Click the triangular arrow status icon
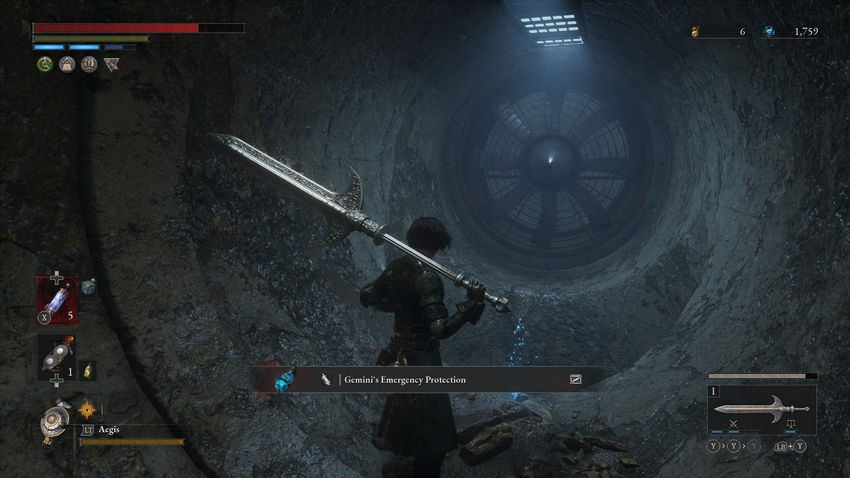The height and width of the screenshot is (478, 850). click(111, 64)
